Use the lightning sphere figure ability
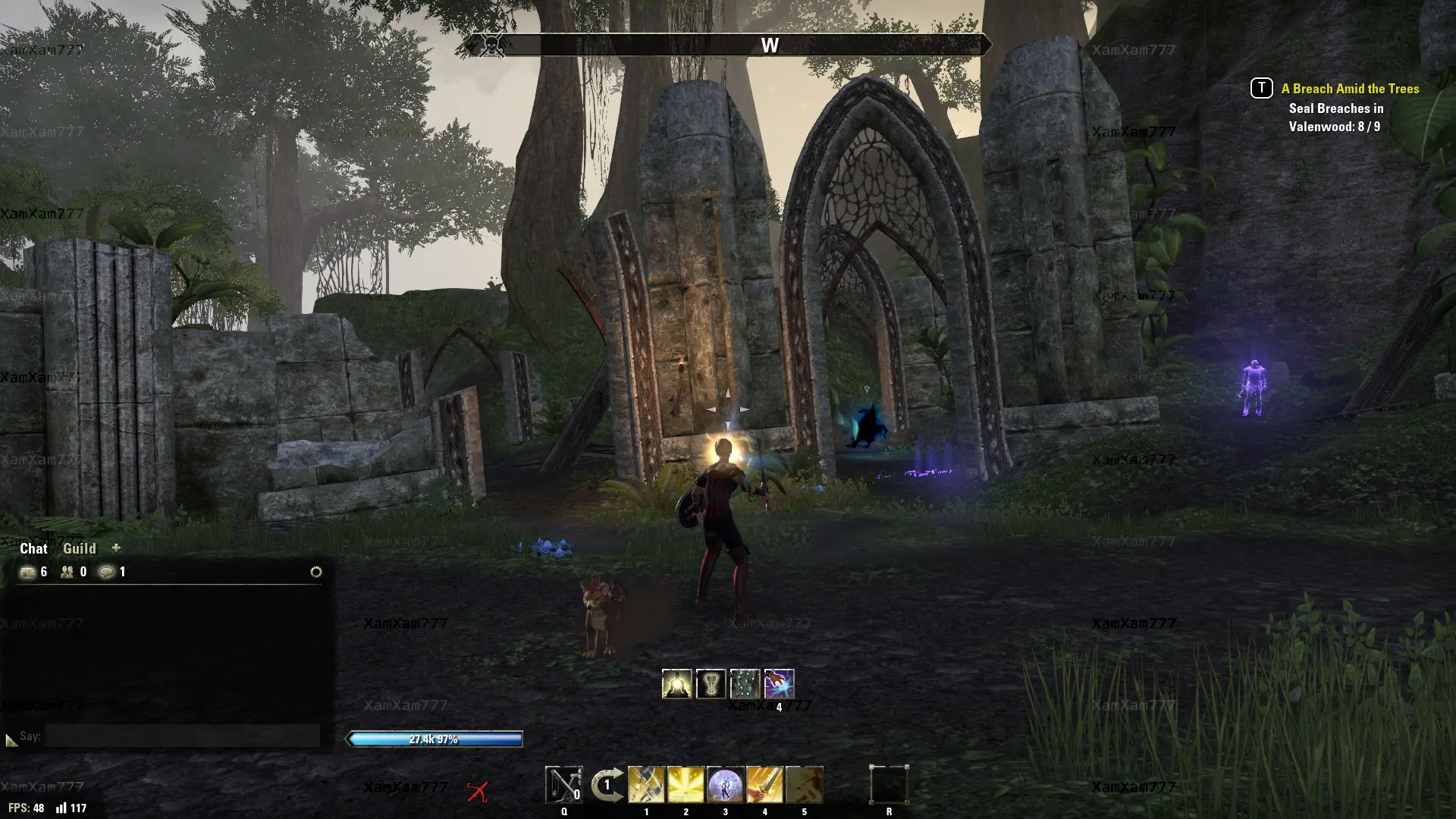The height and width of the screenshot is (819, 1456). pos(725,785)
